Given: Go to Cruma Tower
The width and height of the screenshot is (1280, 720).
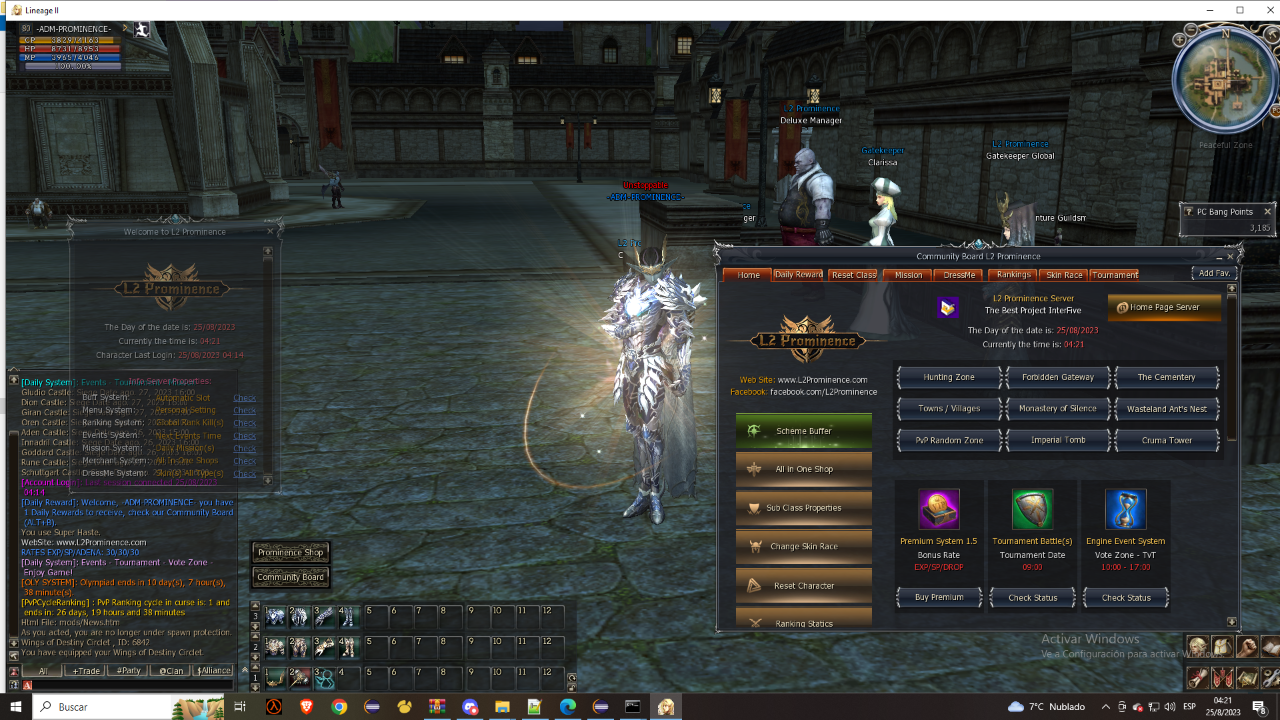Looking at the screenshot, I should click(x=1166, y=440).
